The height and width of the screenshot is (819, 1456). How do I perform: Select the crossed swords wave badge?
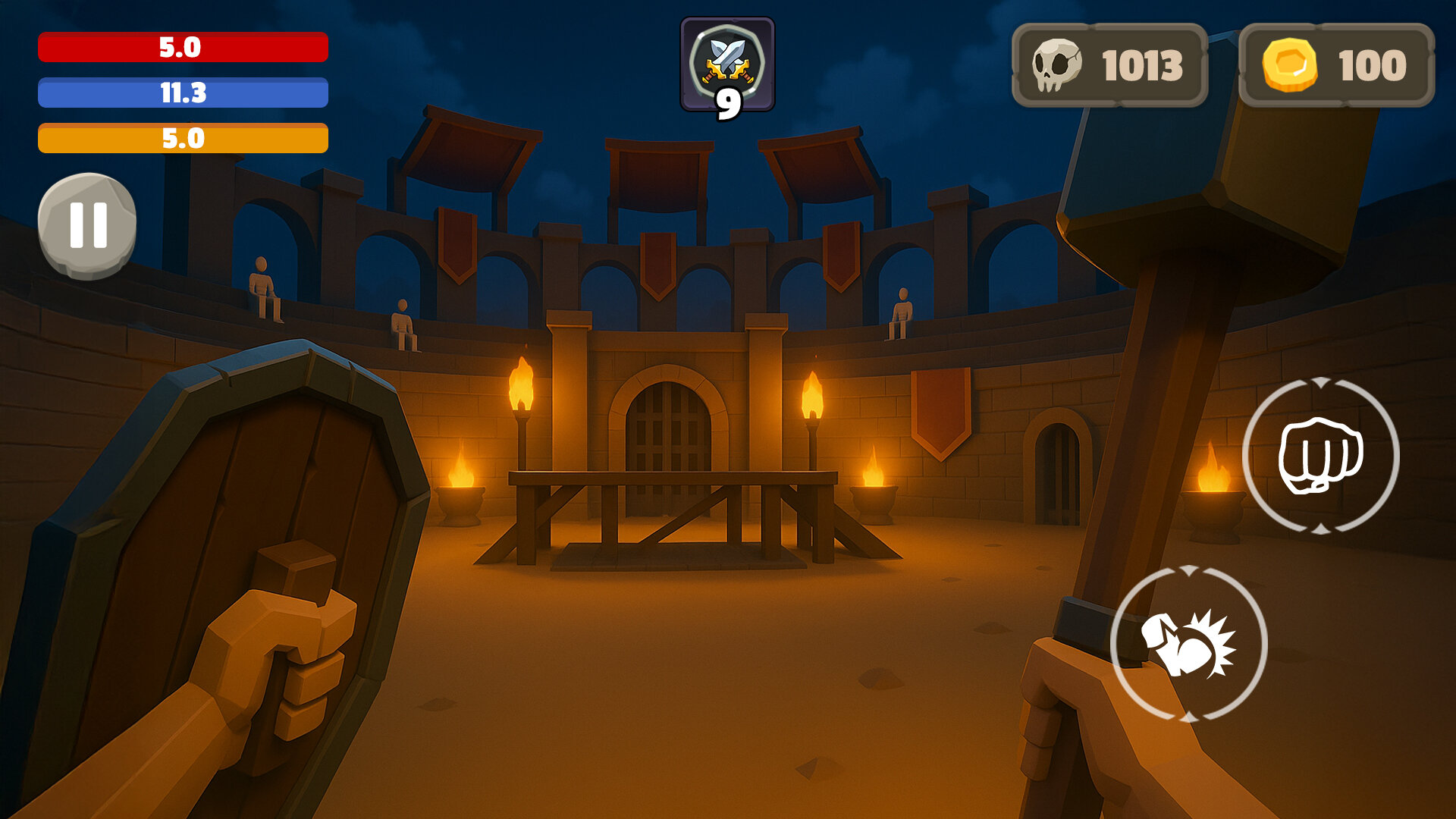point(727,65)
